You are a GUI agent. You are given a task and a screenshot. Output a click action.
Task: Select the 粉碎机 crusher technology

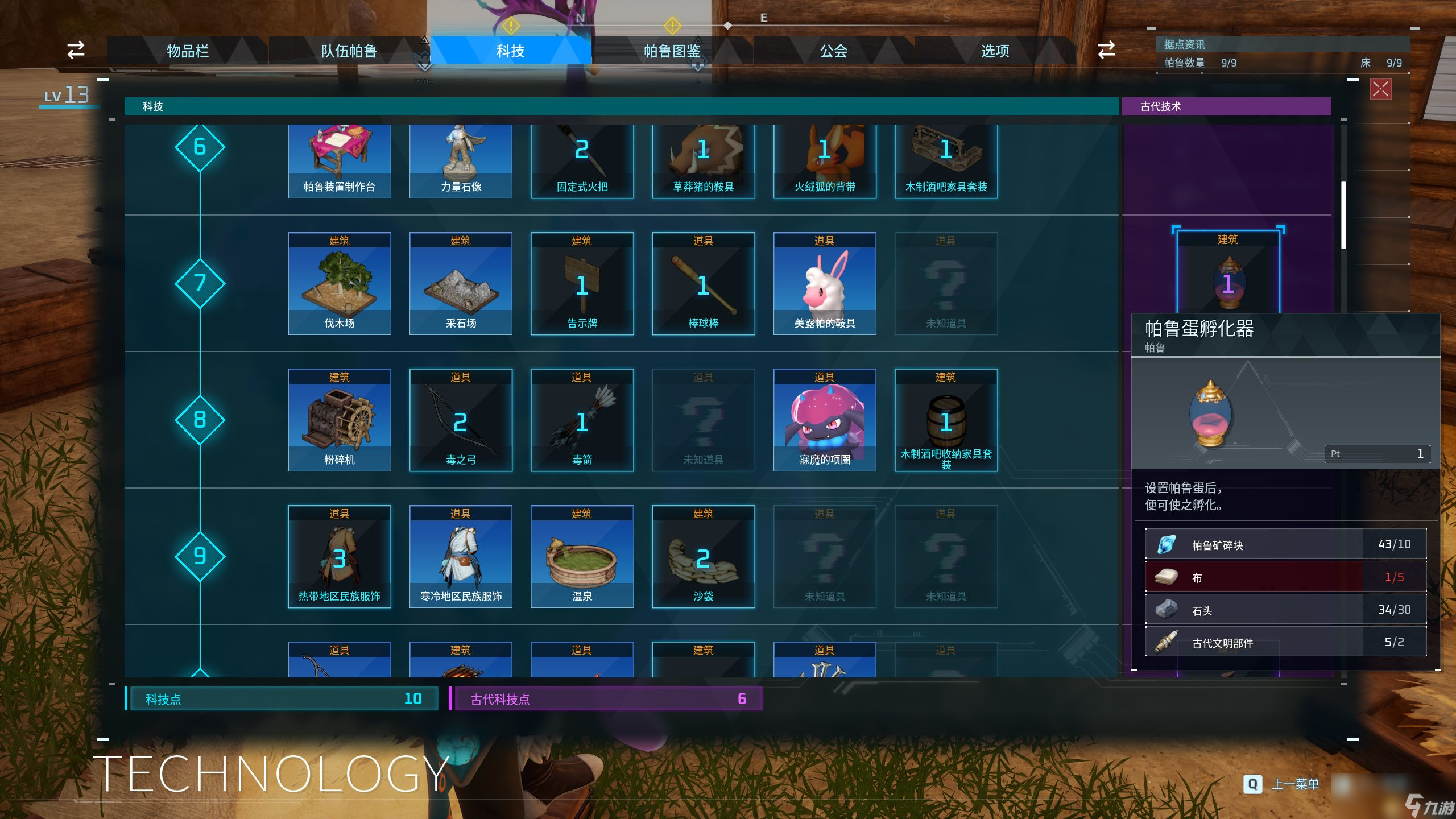[x=340, y=420]
